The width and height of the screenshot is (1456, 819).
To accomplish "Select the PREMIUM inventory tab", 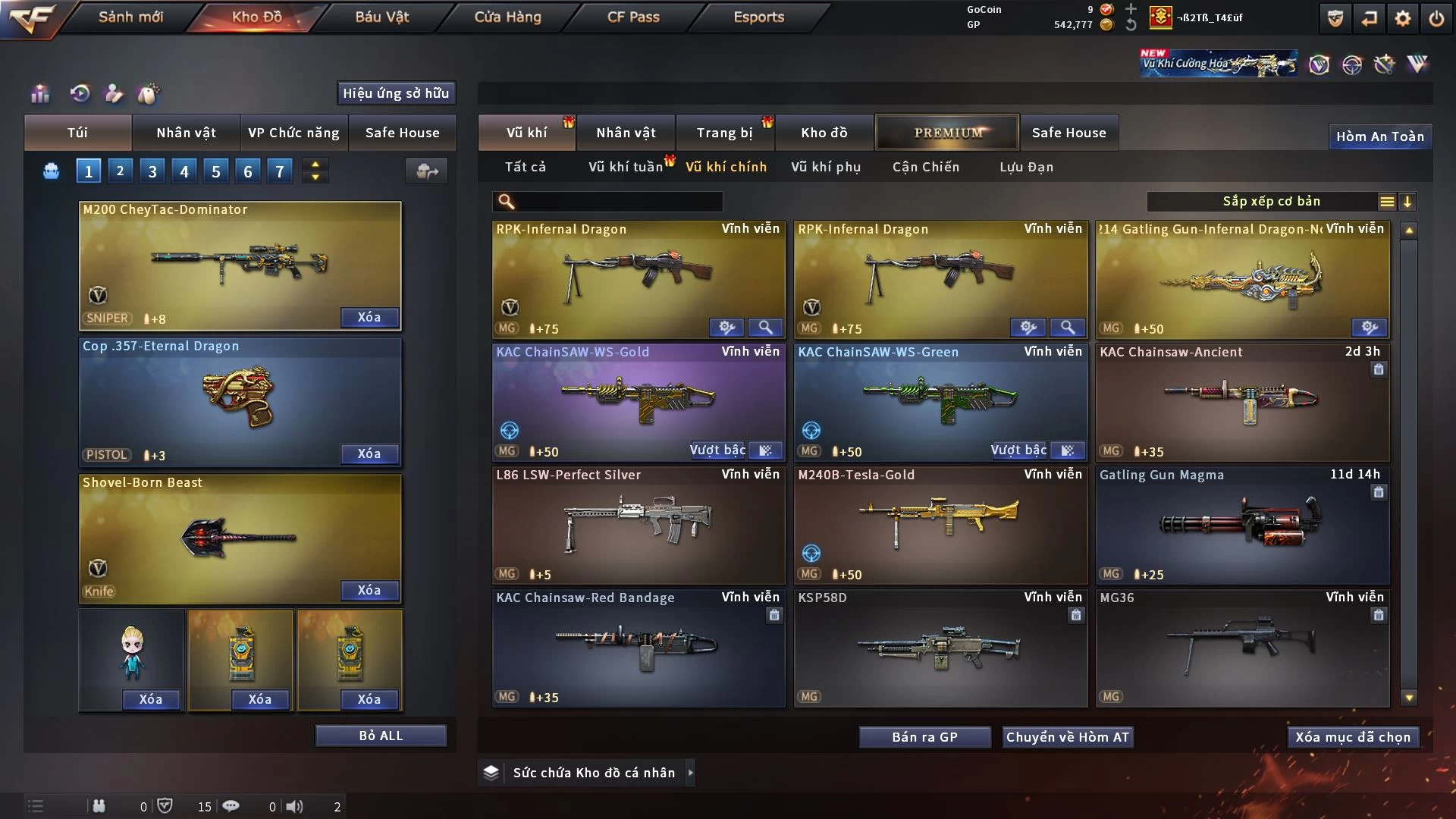I will [948, 133].
